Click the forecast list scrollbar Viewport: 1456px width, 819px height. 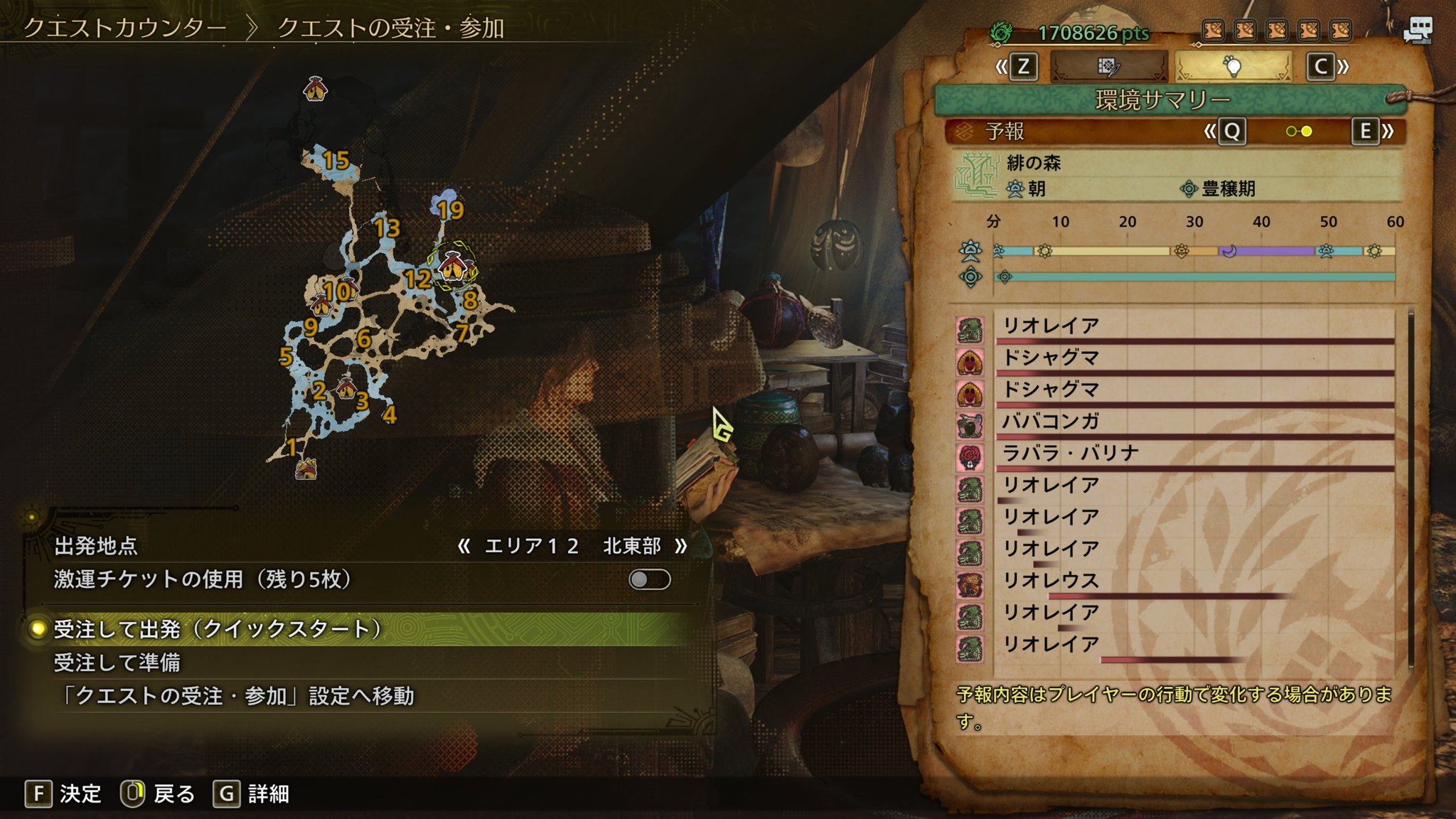coord(1410,489)
